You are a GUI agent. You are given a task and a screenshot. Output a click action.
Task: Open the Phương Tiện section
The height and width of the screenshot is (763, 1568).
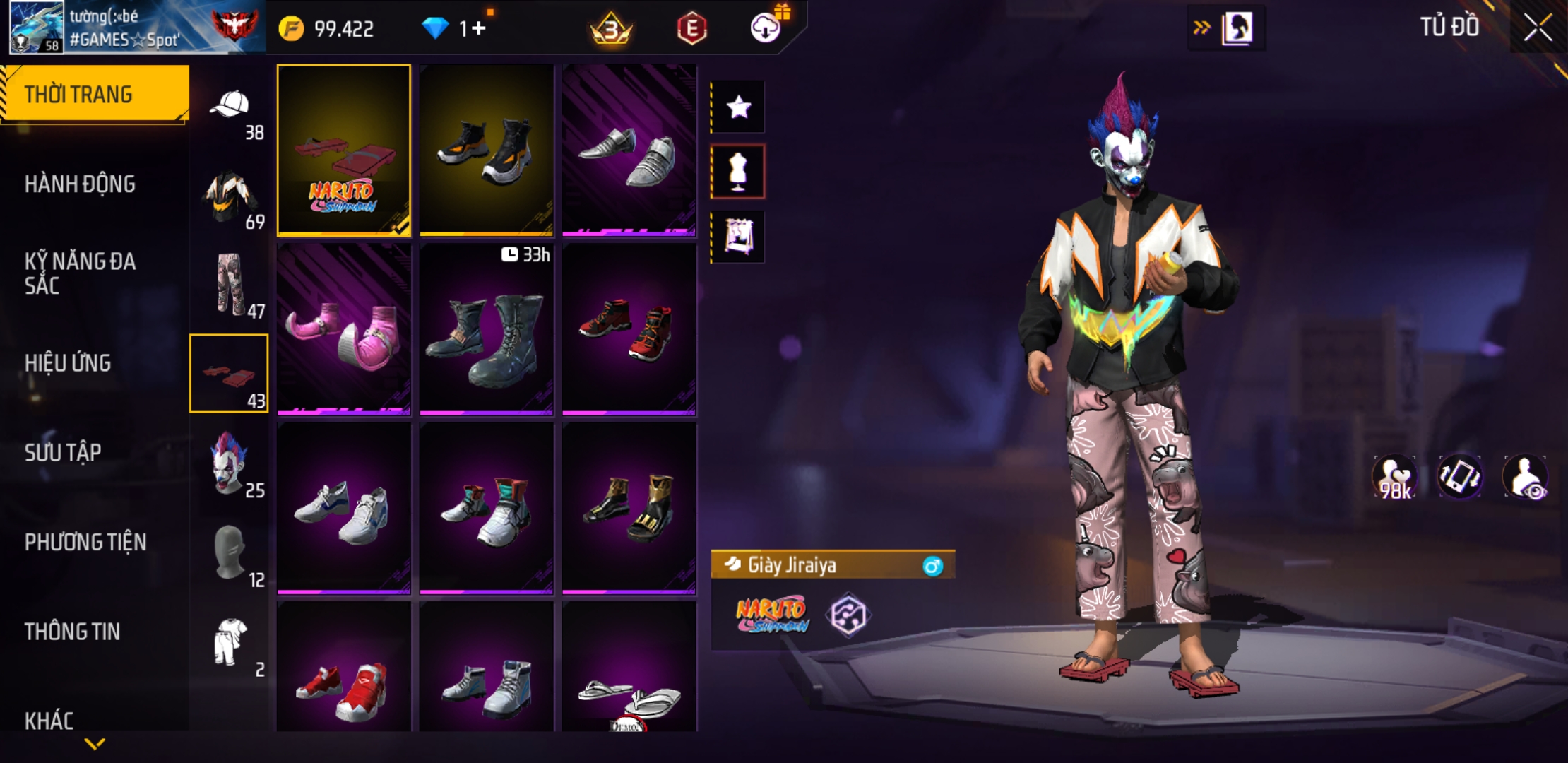(85, 542)
